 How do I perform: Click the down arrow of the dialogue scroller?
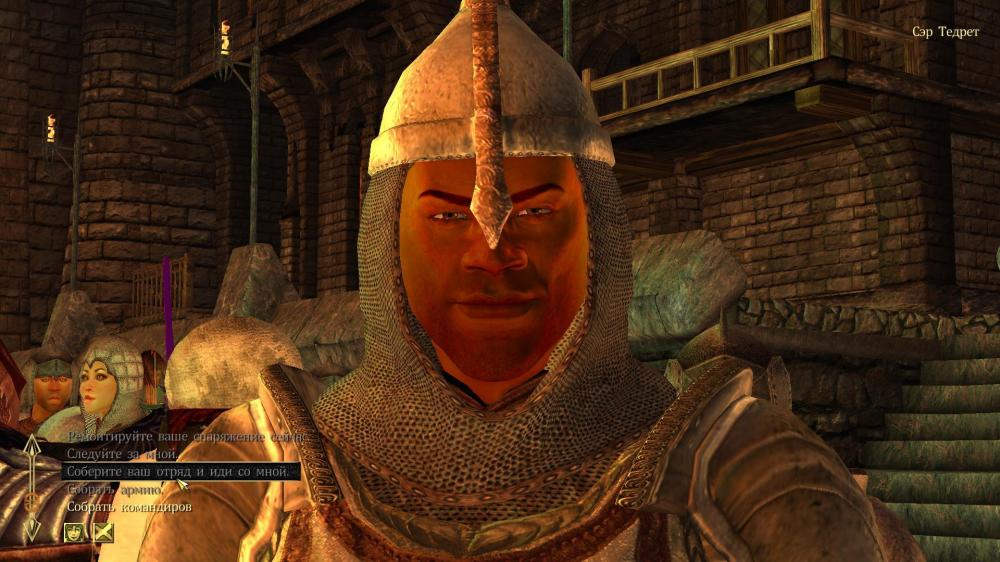[x=32, y=529]
